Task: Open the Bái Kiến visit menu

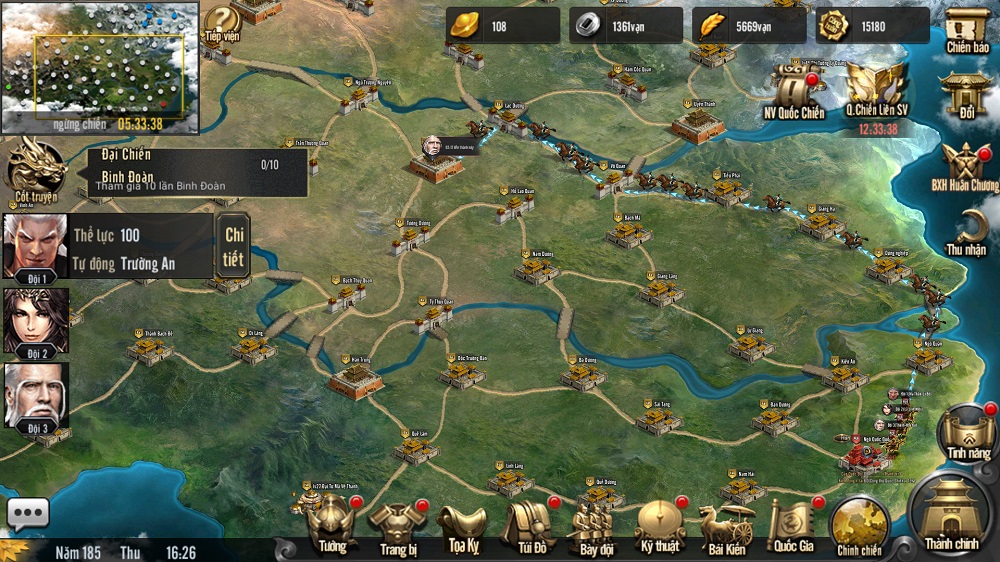Action: (727, 524)
